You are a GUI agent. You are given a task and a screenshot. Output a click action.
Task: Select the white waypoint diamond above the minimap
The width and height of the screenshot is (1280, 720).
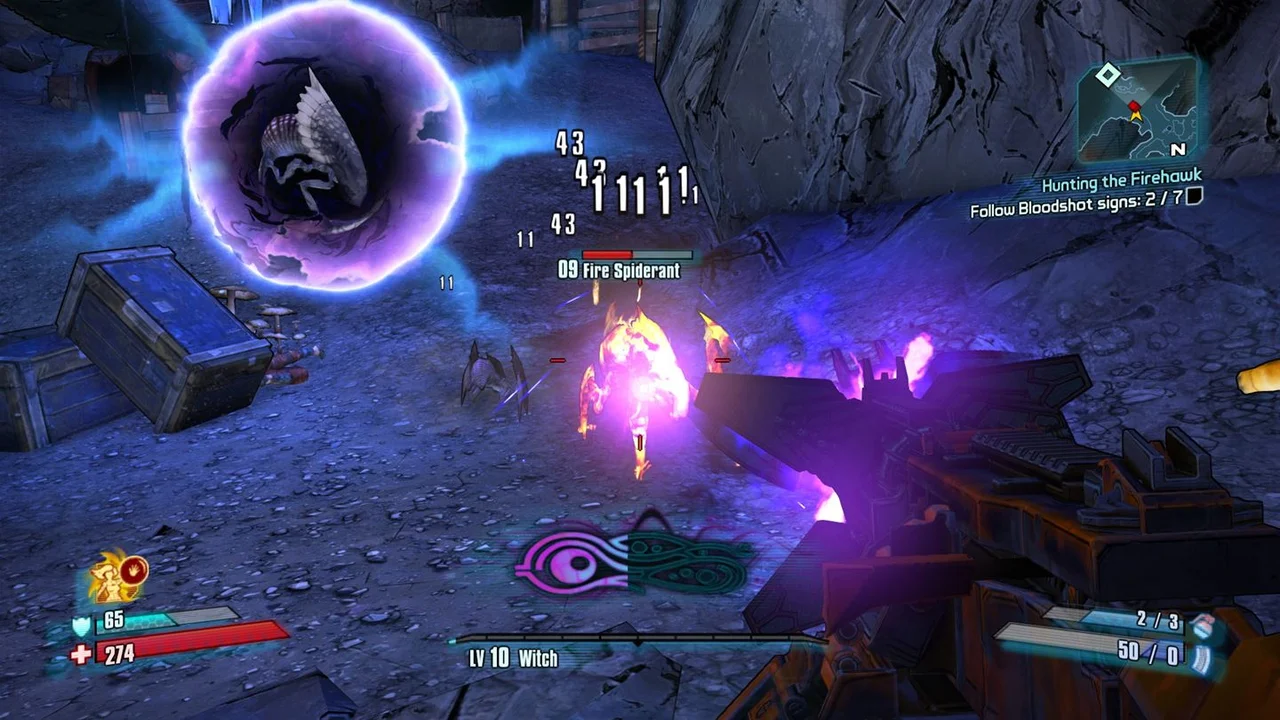point(1108,74)
